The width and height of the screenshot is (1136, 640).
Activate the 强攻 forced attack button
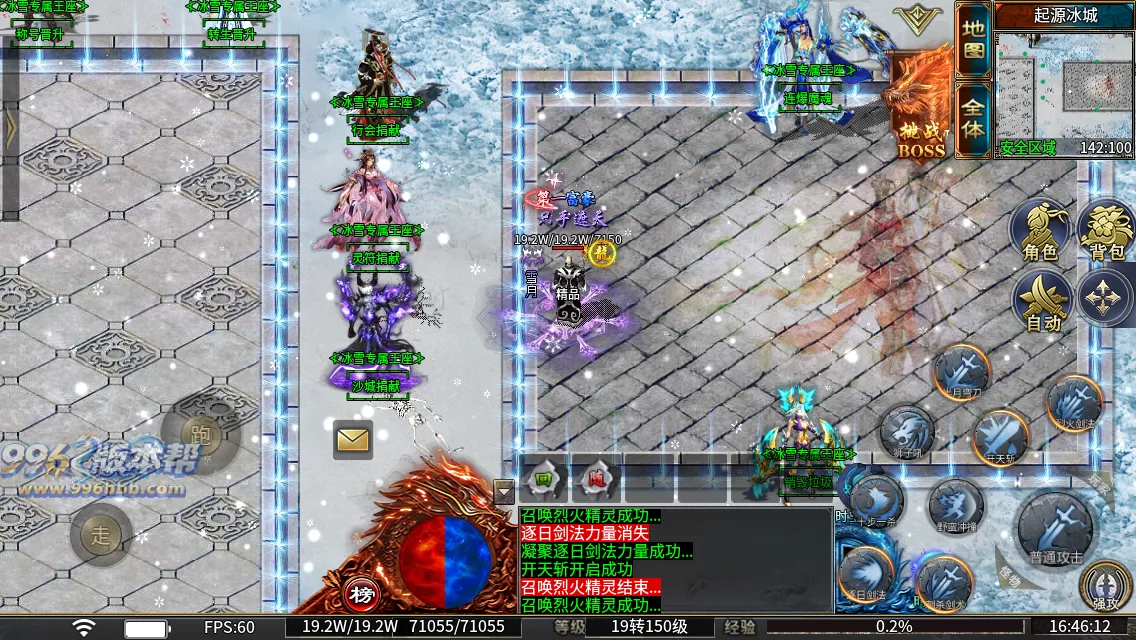(x=1107, y=586)
